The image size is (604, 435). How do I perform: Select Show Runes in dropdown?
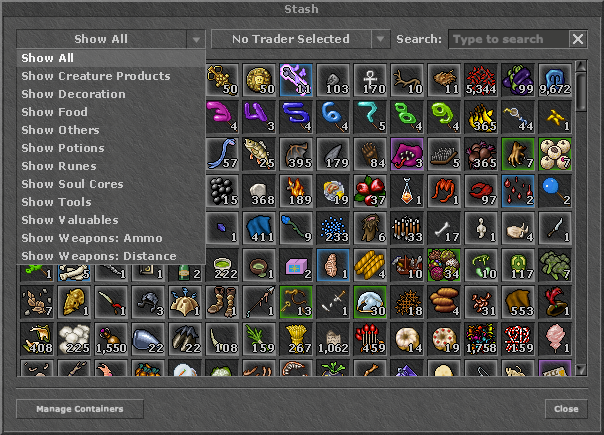pyautogui.click(x=59, y=166)
